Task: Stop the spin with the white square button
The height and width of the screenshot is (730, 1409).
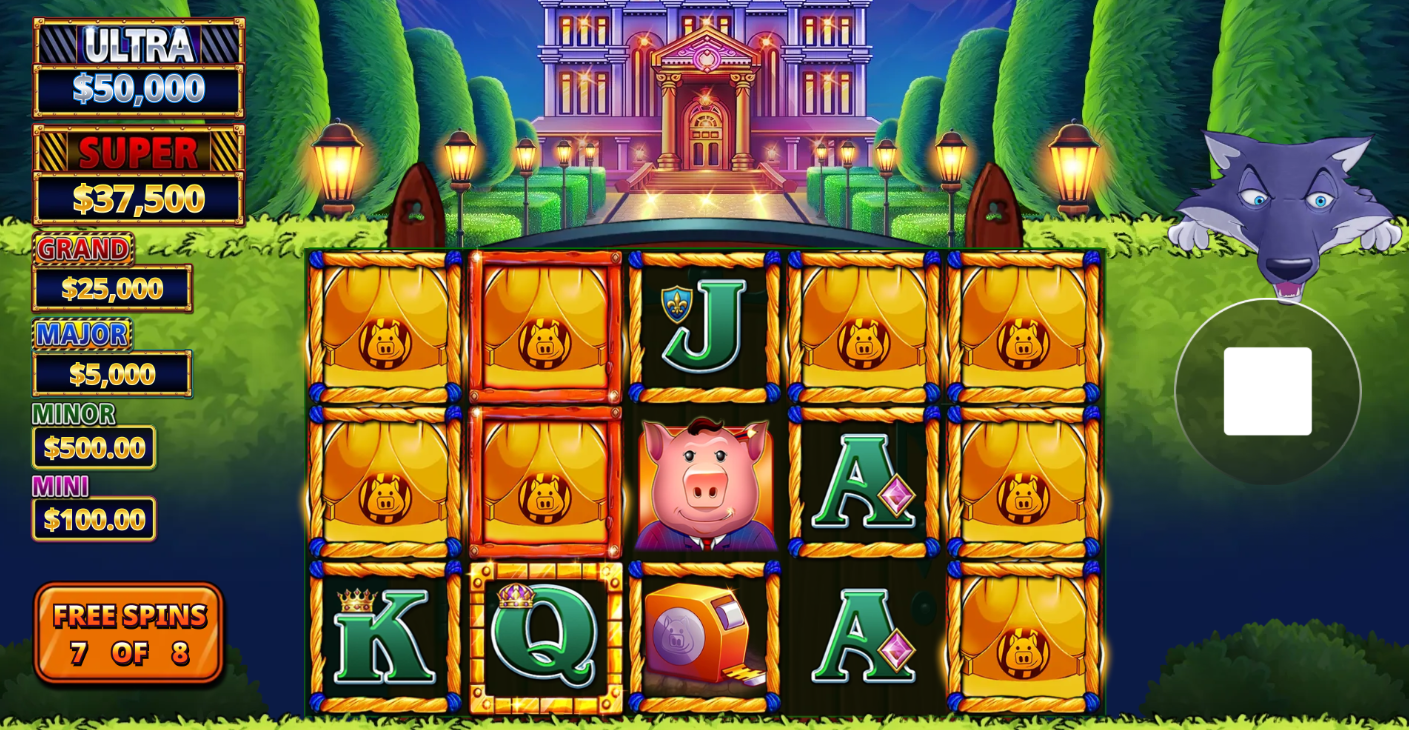Action: (1267, 391)
